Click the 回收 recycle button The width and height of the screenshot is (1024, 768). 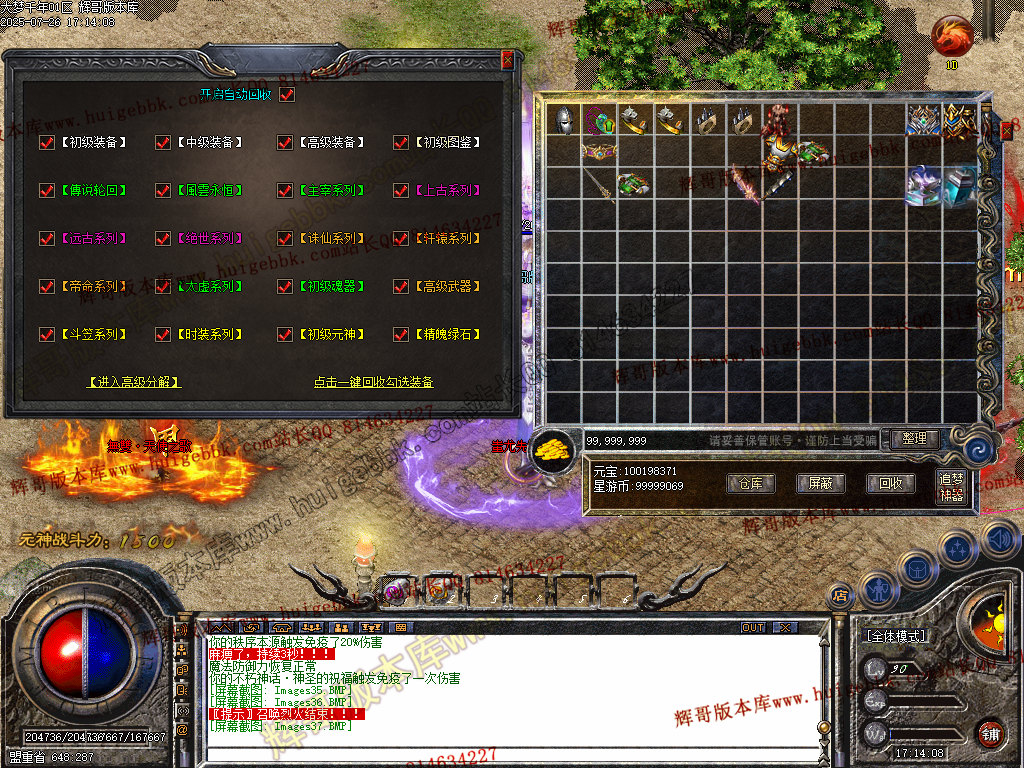pyautogui.click(x=890, y=483)
